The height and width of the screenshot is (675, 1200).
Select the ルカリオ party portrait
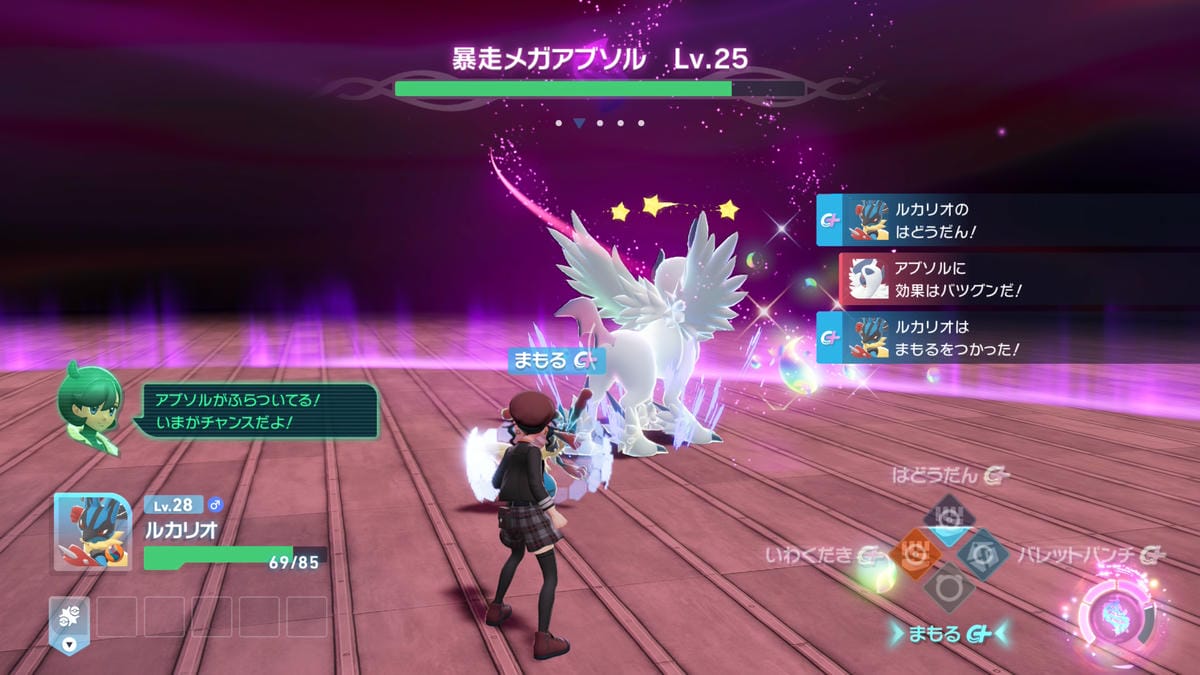pyautogui.click(x=92, y=532)
